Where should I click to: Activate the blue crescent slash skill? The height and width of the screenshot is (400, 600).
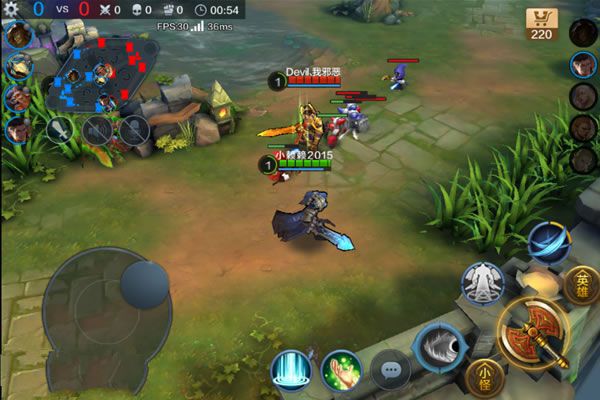547,243
